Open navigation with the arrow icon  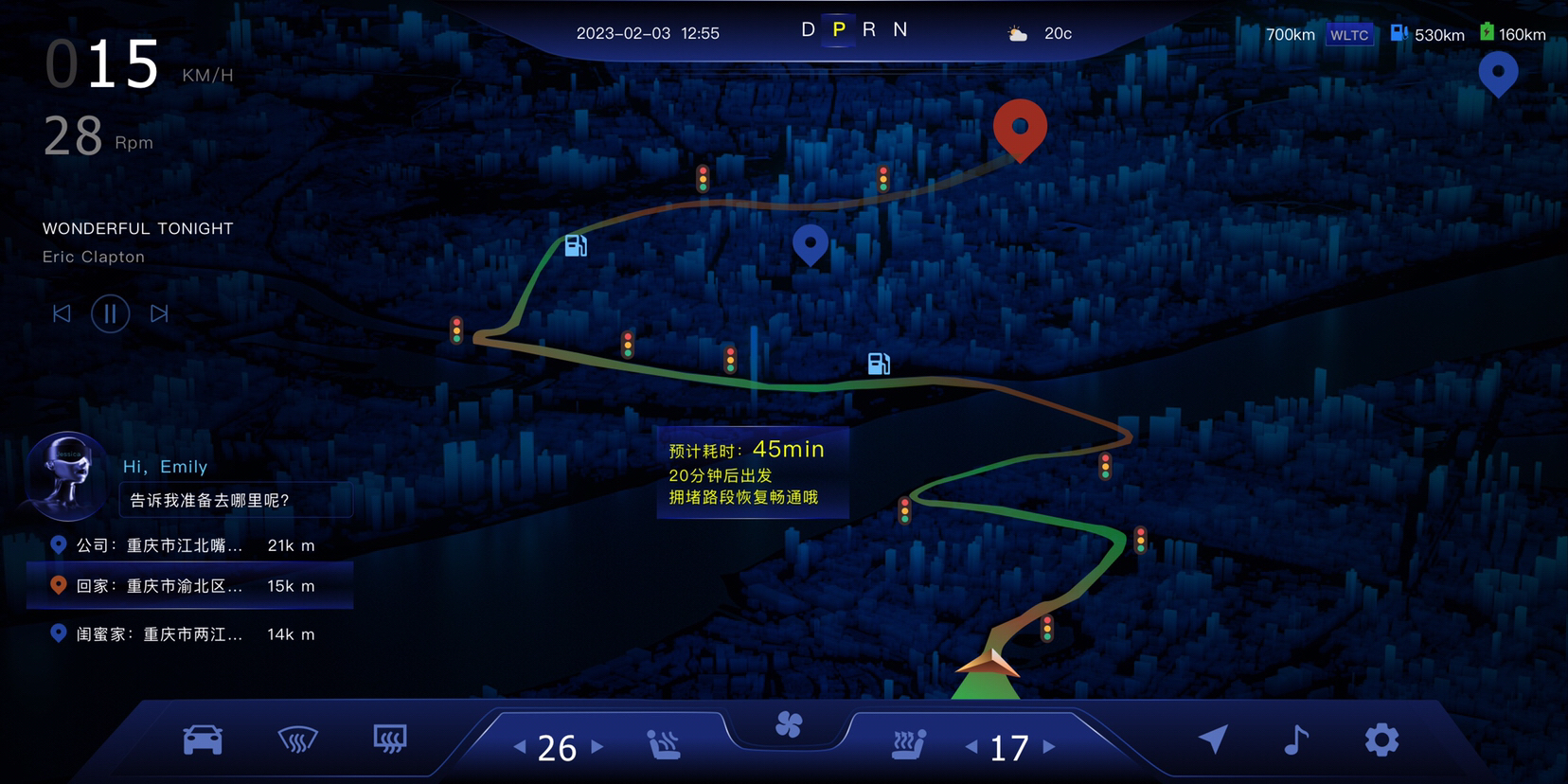click(x=1213, y=739)
